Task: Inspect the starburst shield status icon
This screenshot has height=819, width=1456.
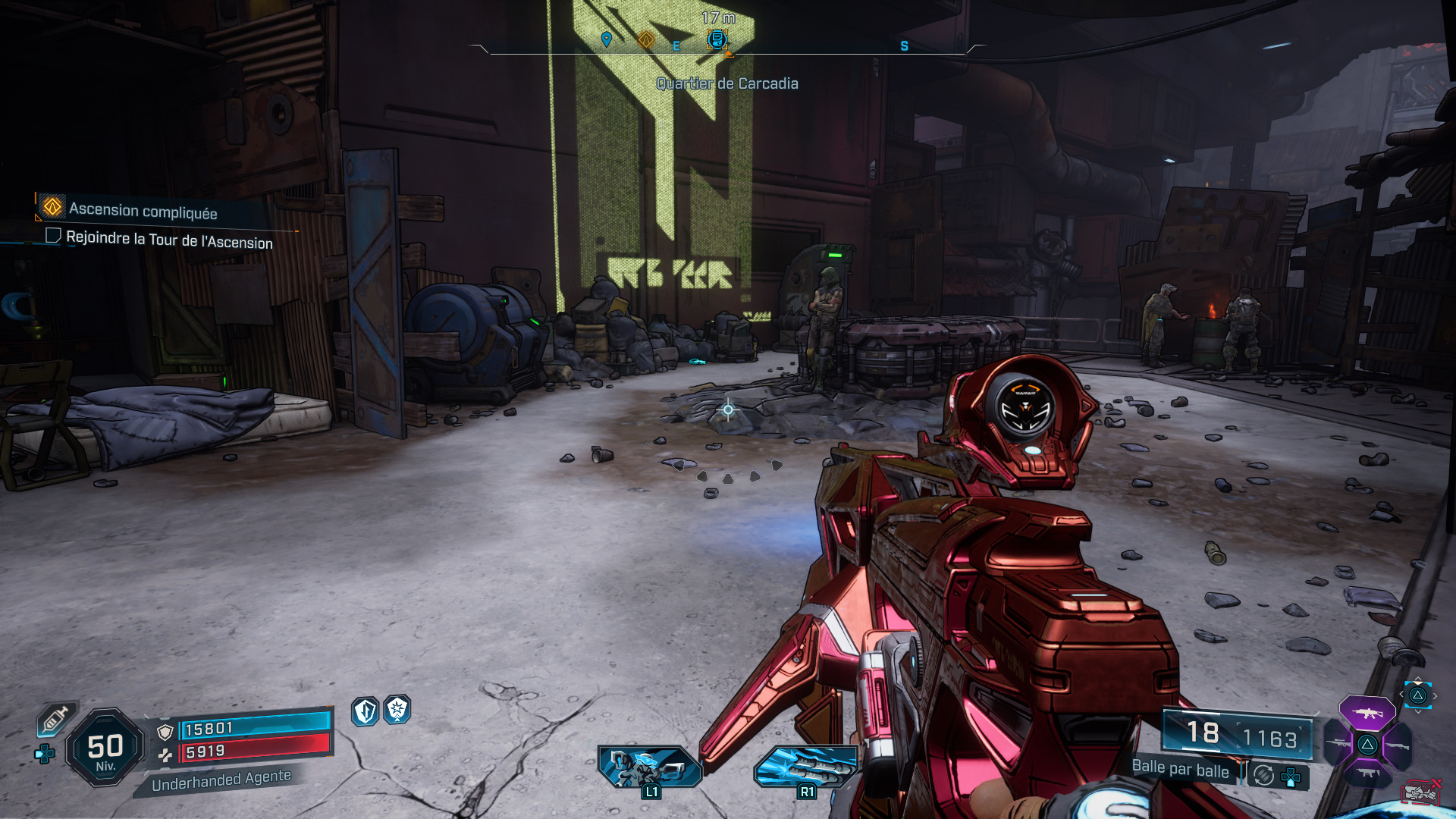Action: click(397, 710)
